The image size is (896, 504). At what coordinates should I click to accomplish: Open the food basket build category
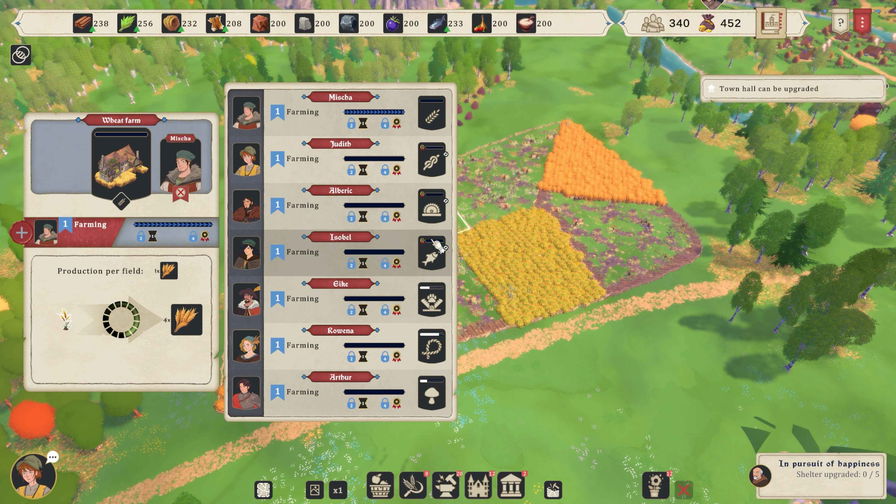click(x=379, y=486)
